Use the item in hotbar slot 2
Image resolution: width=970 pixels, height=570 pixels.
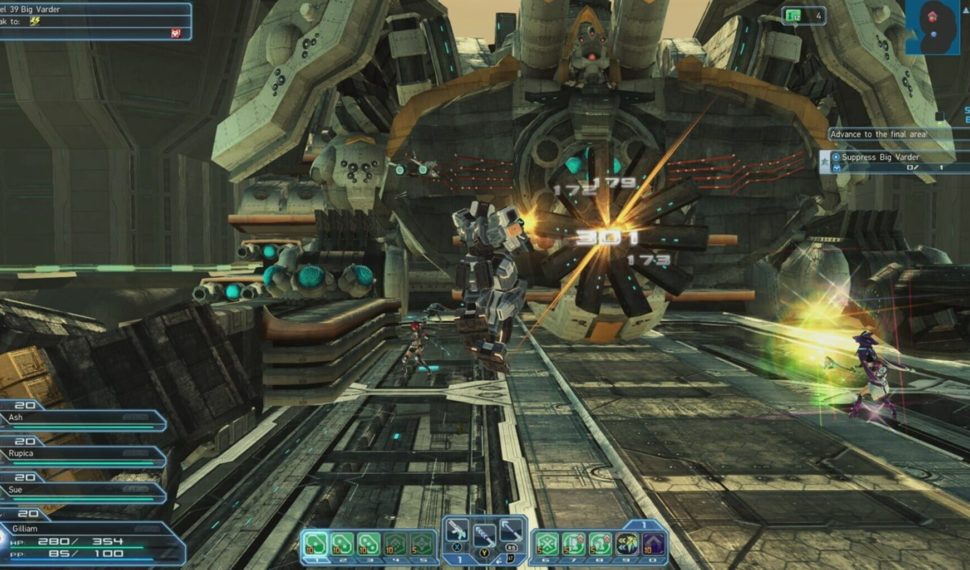[343, 544]
